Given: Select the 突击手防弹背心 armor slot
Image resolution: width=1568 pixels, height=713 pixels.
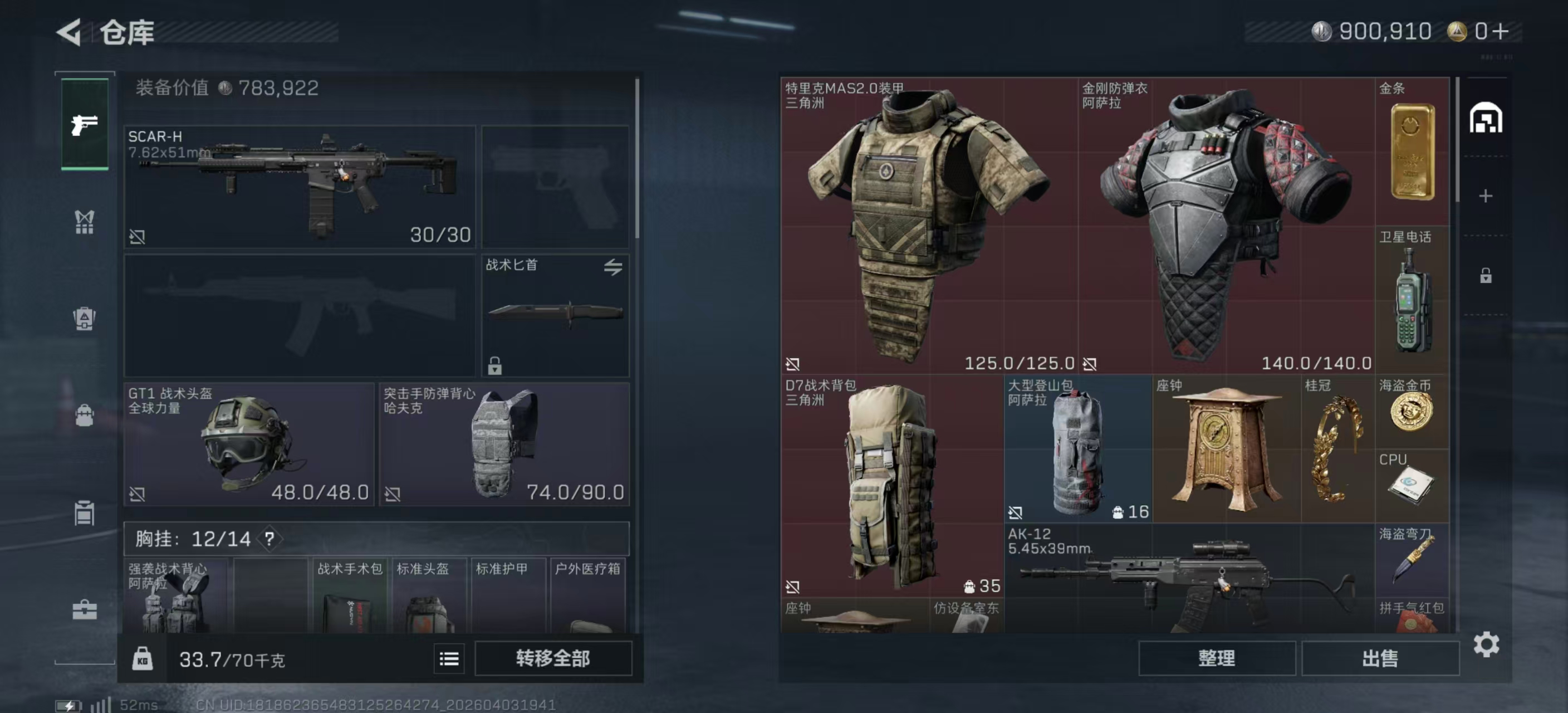Looking at the screenshot, I should point(503,444).
